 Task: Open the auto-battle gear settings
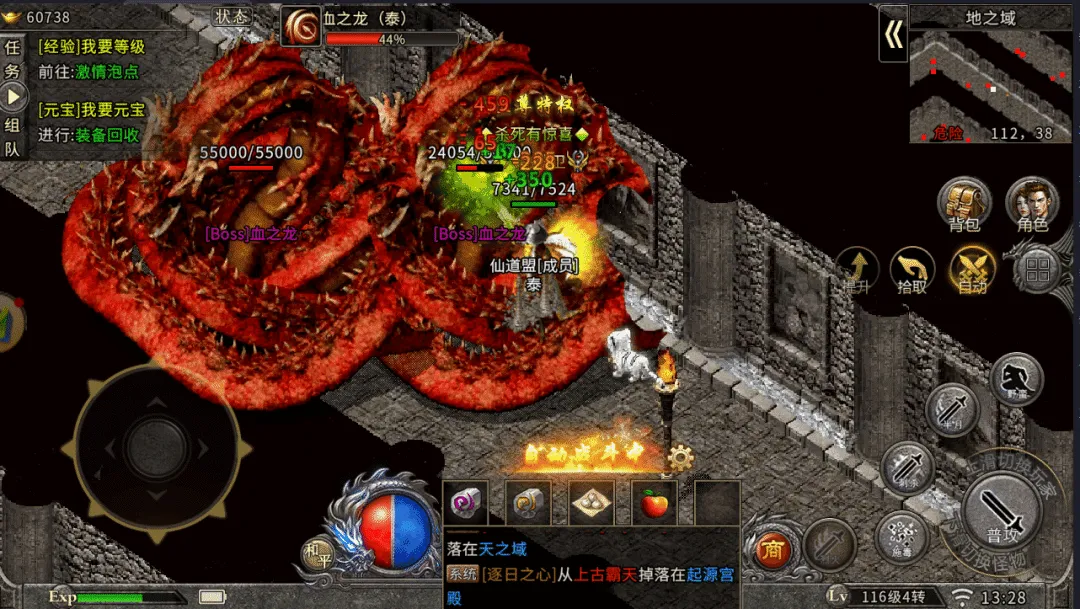coord(681,458)
